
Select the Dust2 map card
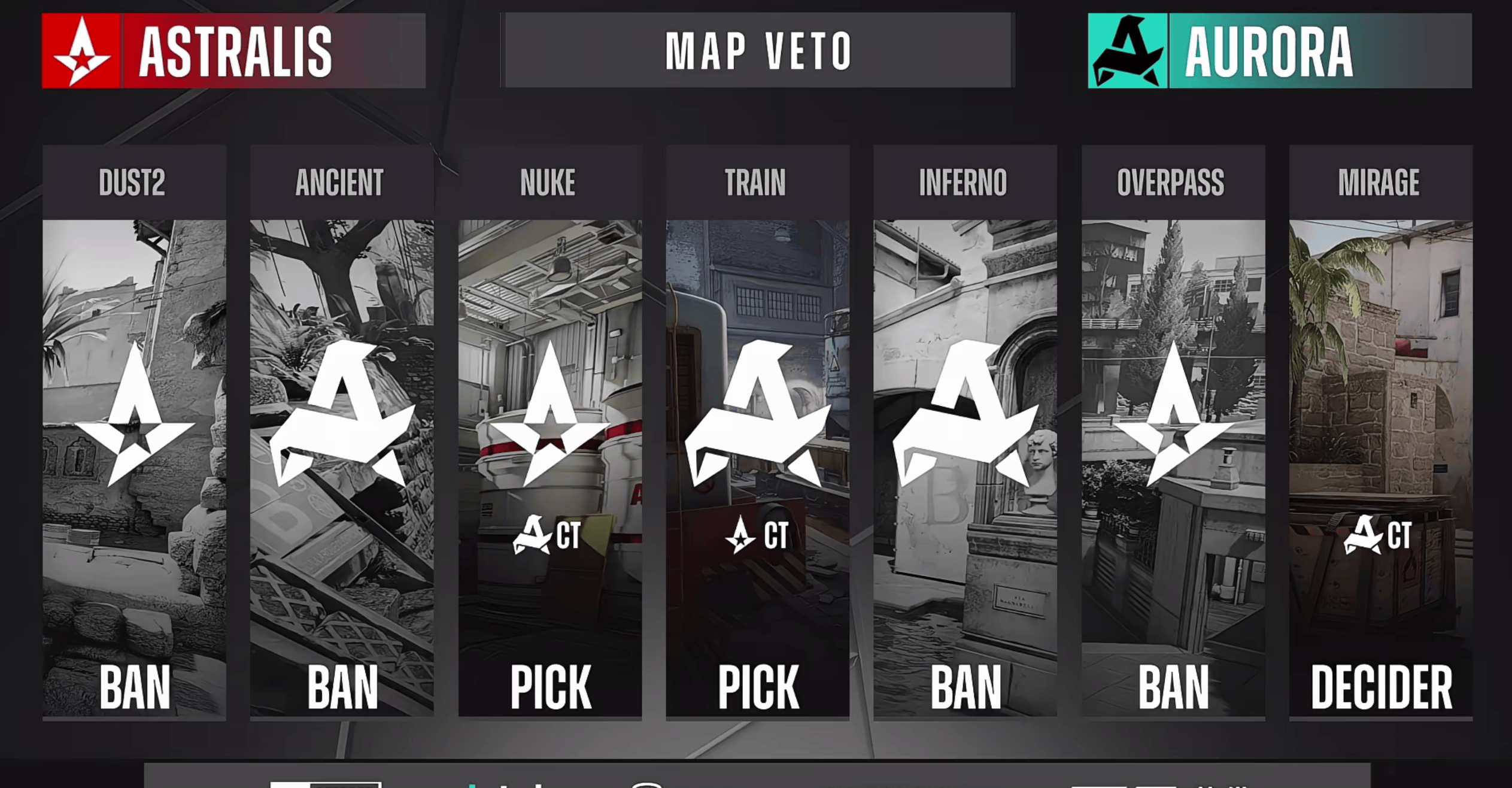pos(134,431)
